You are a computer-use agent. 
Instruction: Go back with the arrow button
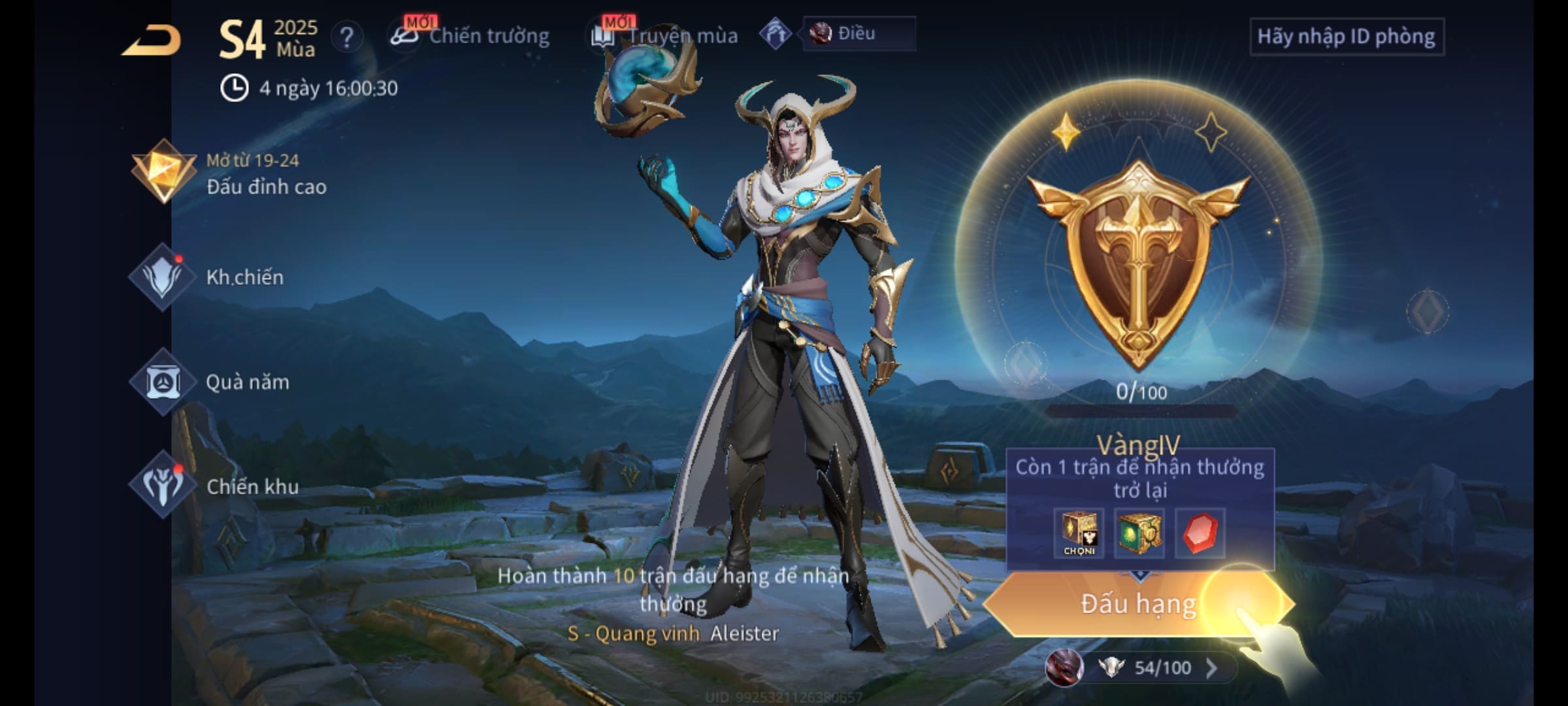click(152, 41)
